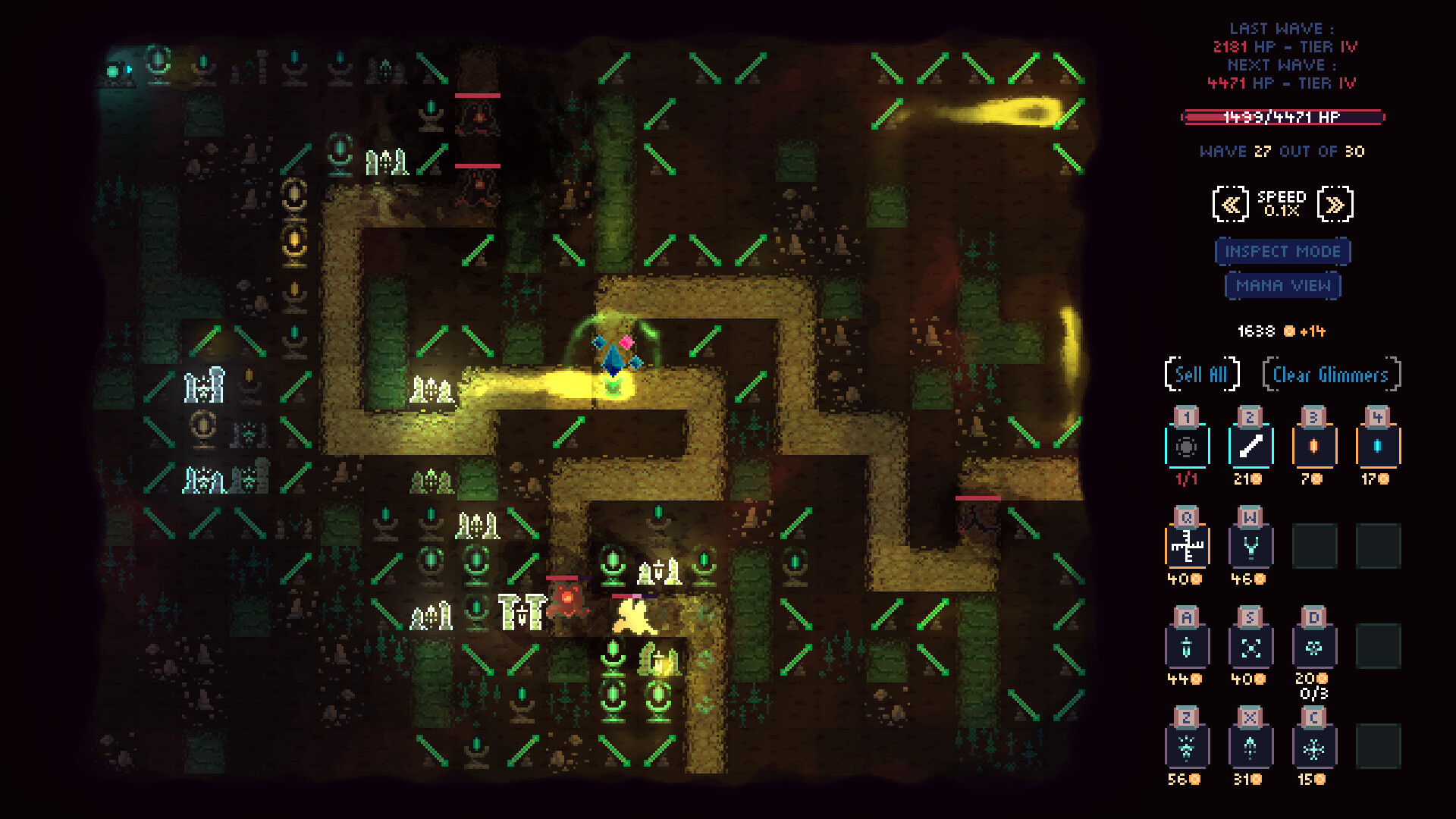Select the Z burst spell costing 560 gold
1456x819 pixels.
tap(1188, 747)
